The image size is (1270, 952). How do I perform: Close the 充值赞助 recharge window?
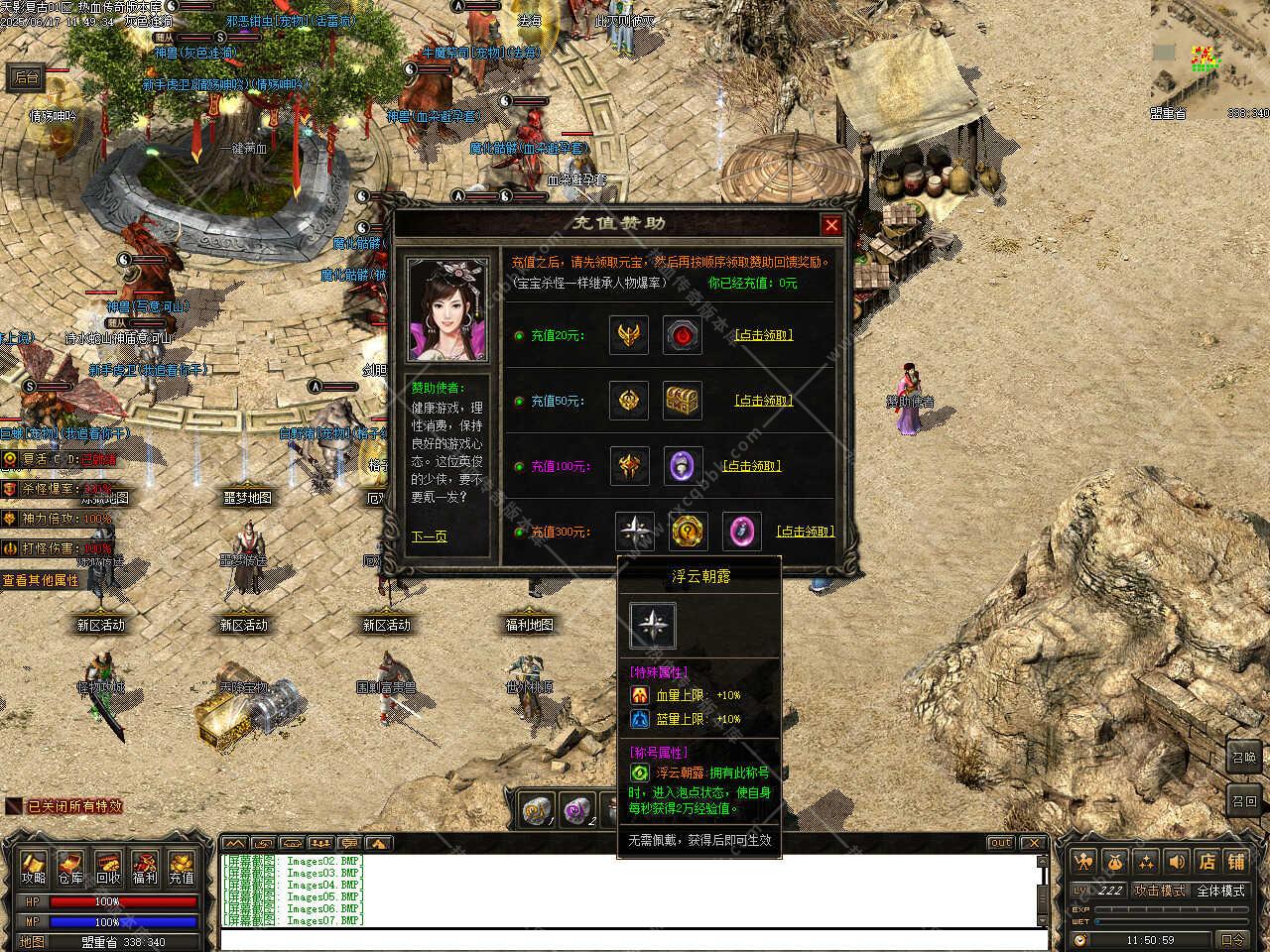831,225
